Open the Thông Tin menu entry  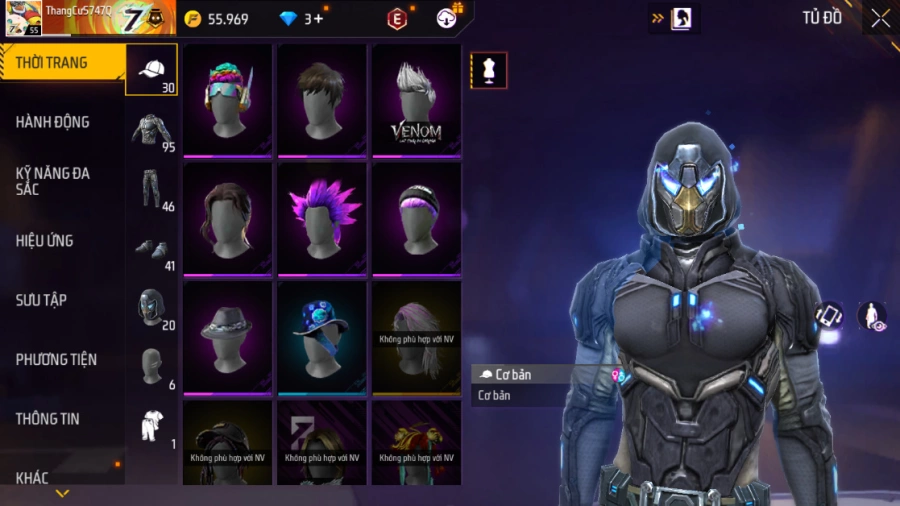[47, 419]
